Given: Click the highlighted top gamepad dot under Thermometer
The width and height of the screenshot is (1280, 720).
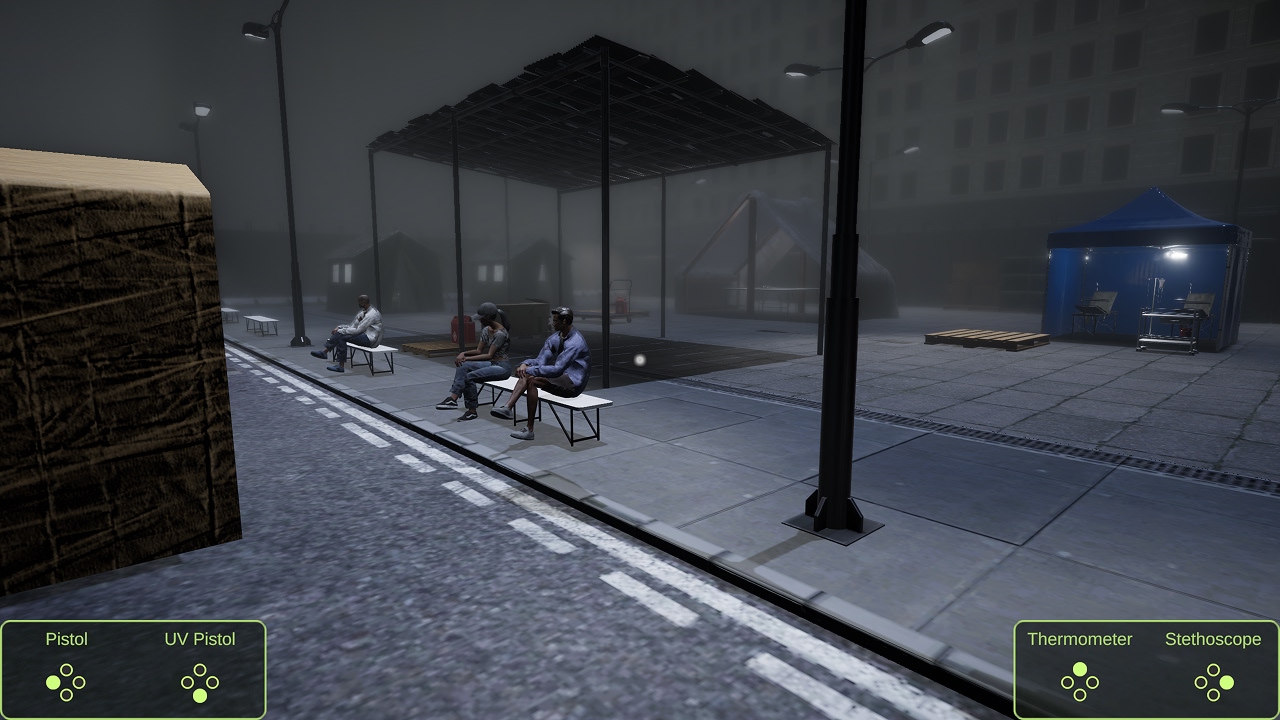Looking at the screenshot, I should pyautogui.click(x=1080, y=670).
